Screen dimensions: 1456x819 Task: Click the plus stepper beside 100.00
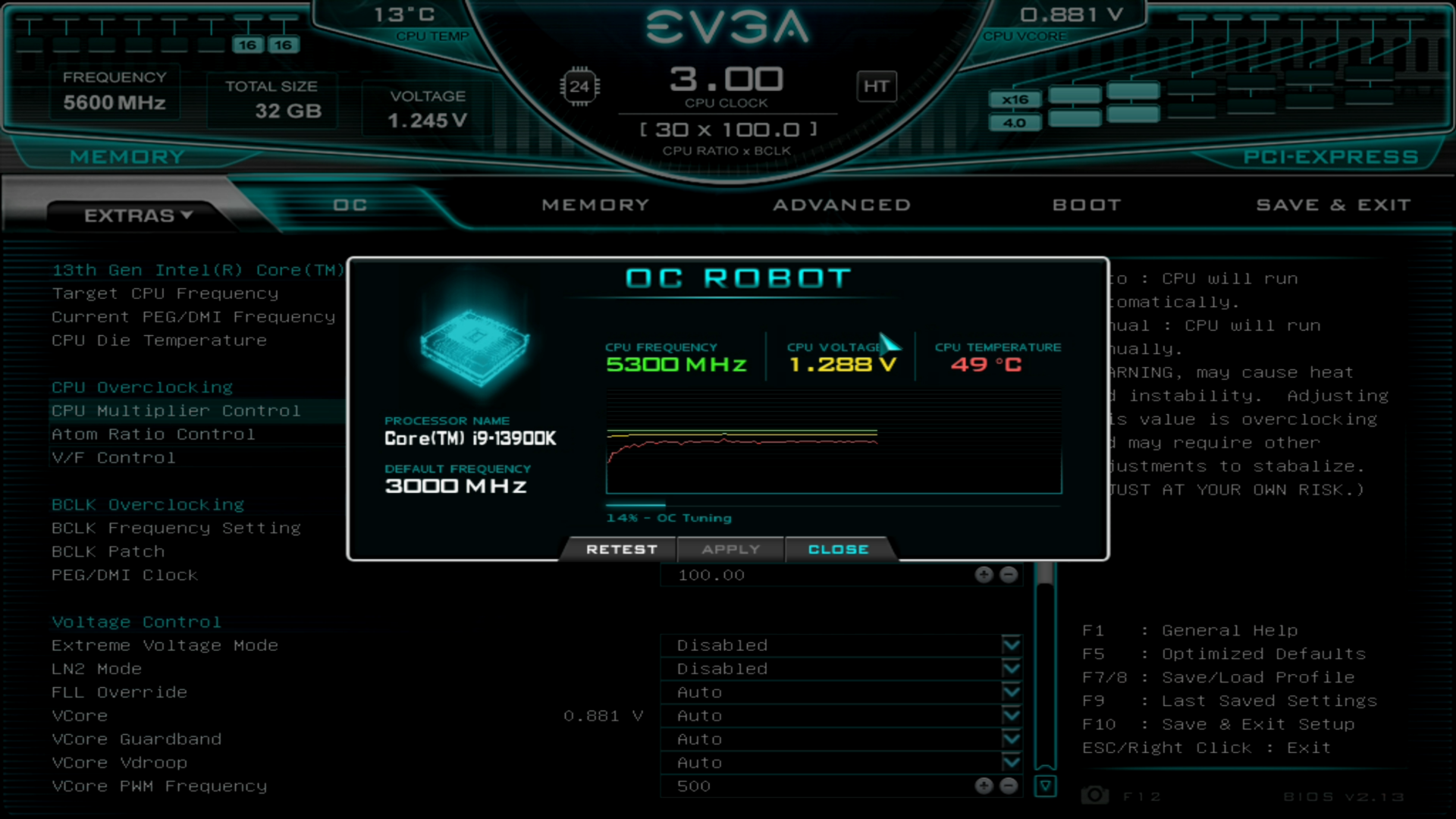984,575
